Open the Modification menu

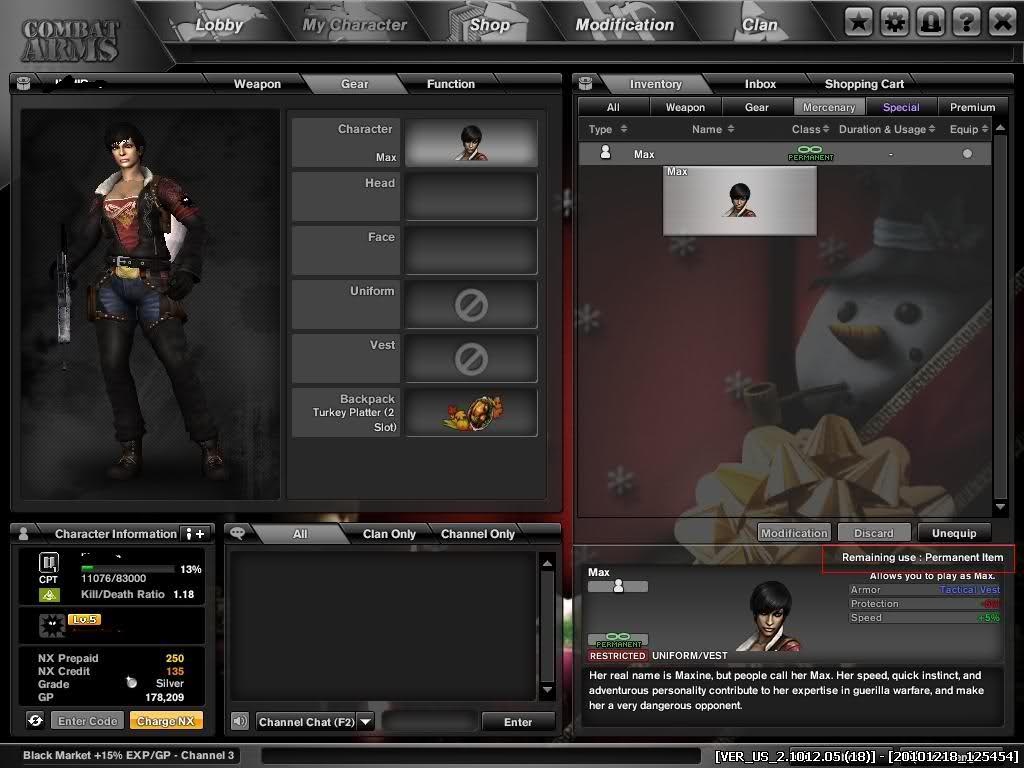pos(624,25)
